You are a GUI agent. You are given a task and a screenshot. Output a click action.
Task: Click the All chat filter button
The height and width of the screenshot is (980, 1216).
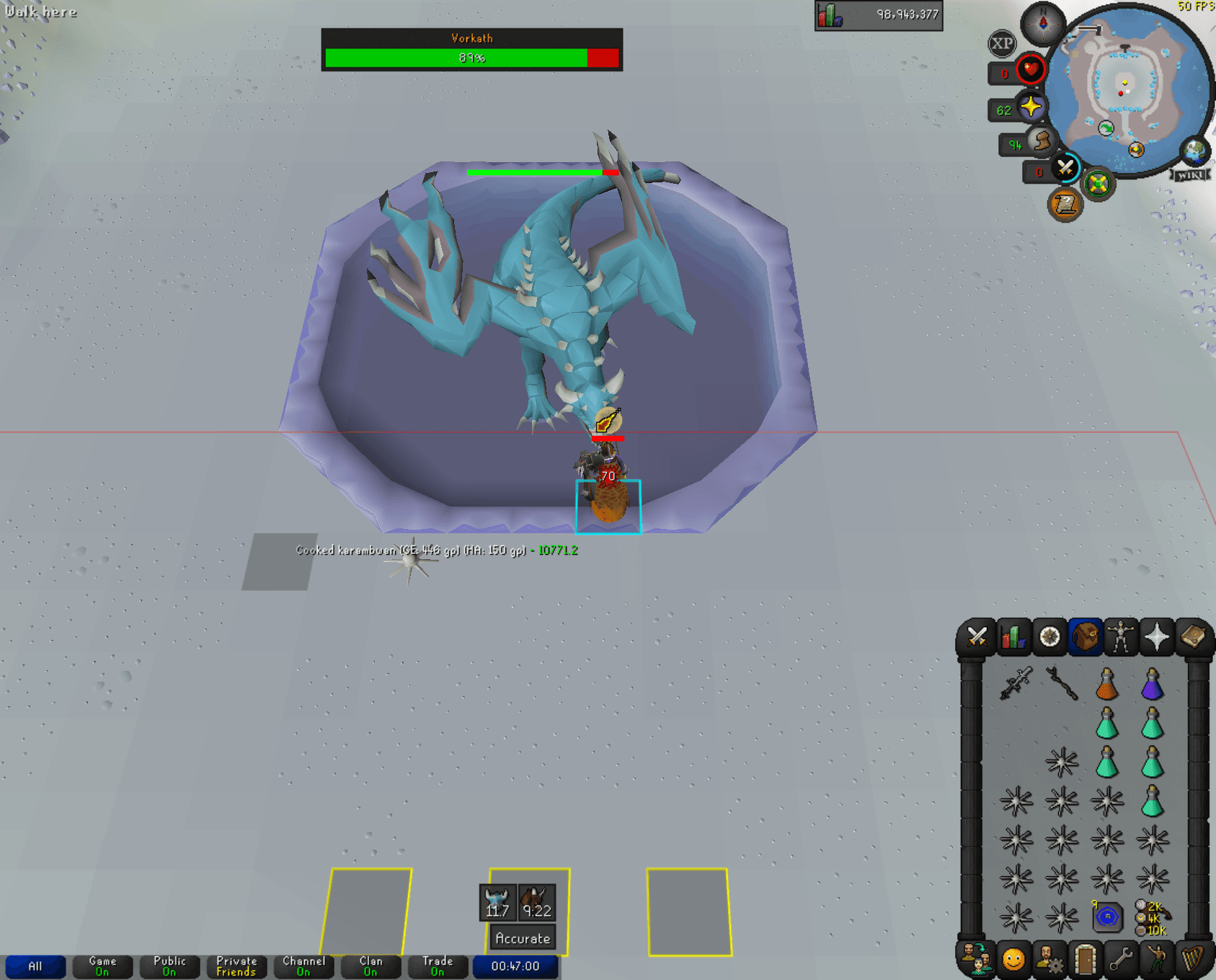(36, 966)
